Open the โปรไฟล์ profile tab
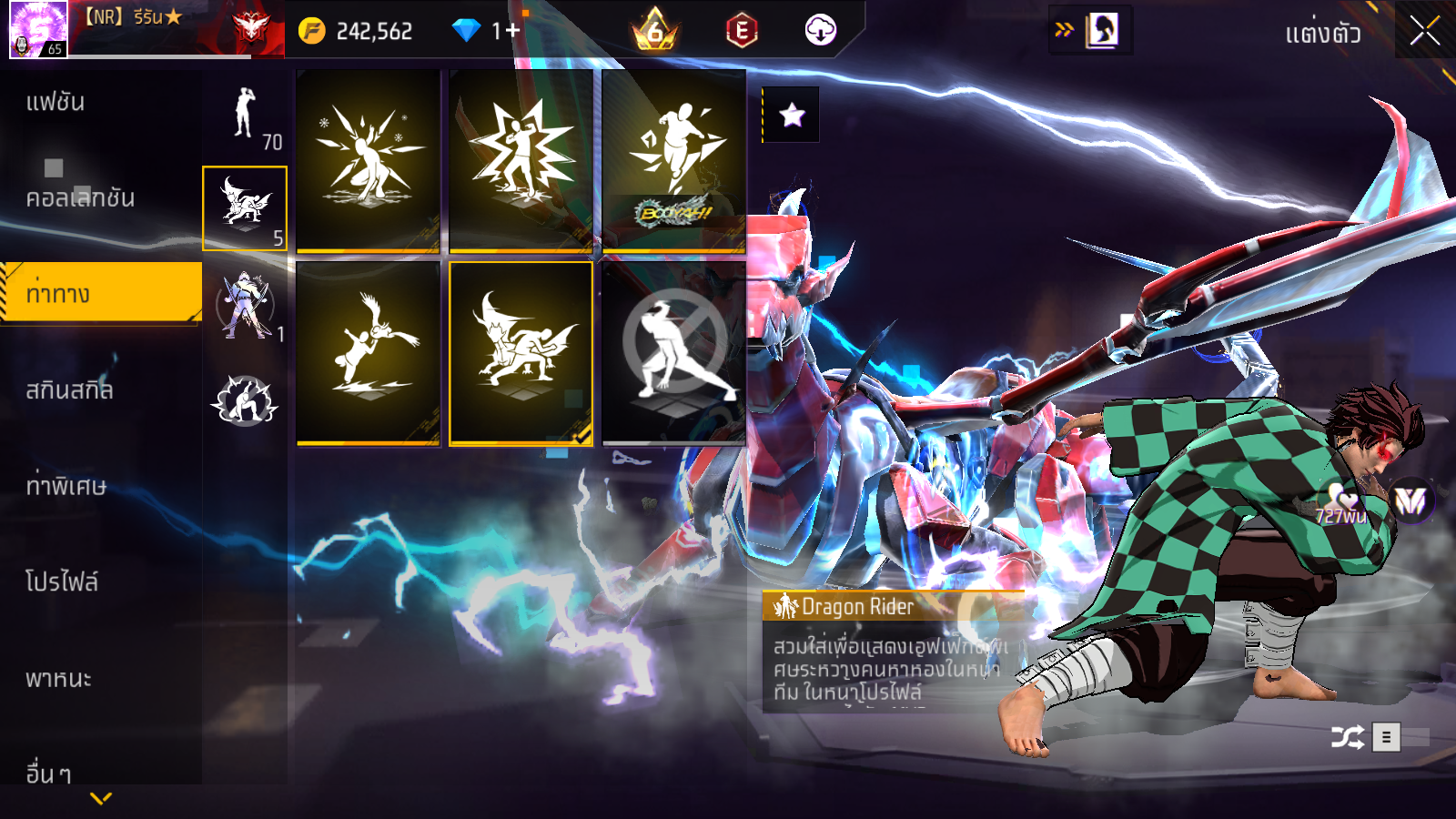1456x819 pixels. click(x=62, y=582)
